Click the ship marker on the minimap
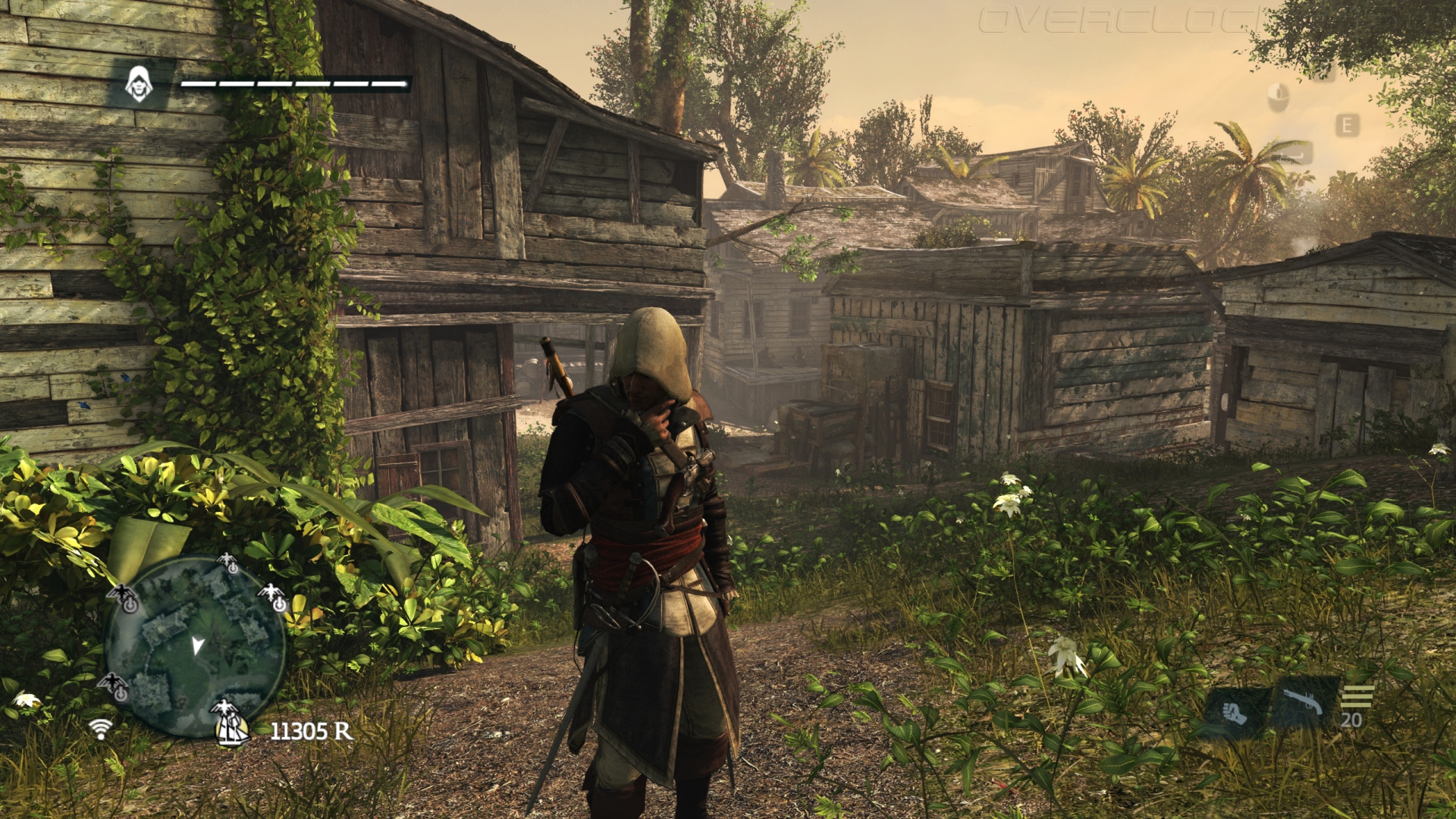The height and width of the screenshot is (819, 1456). [233, 730]
